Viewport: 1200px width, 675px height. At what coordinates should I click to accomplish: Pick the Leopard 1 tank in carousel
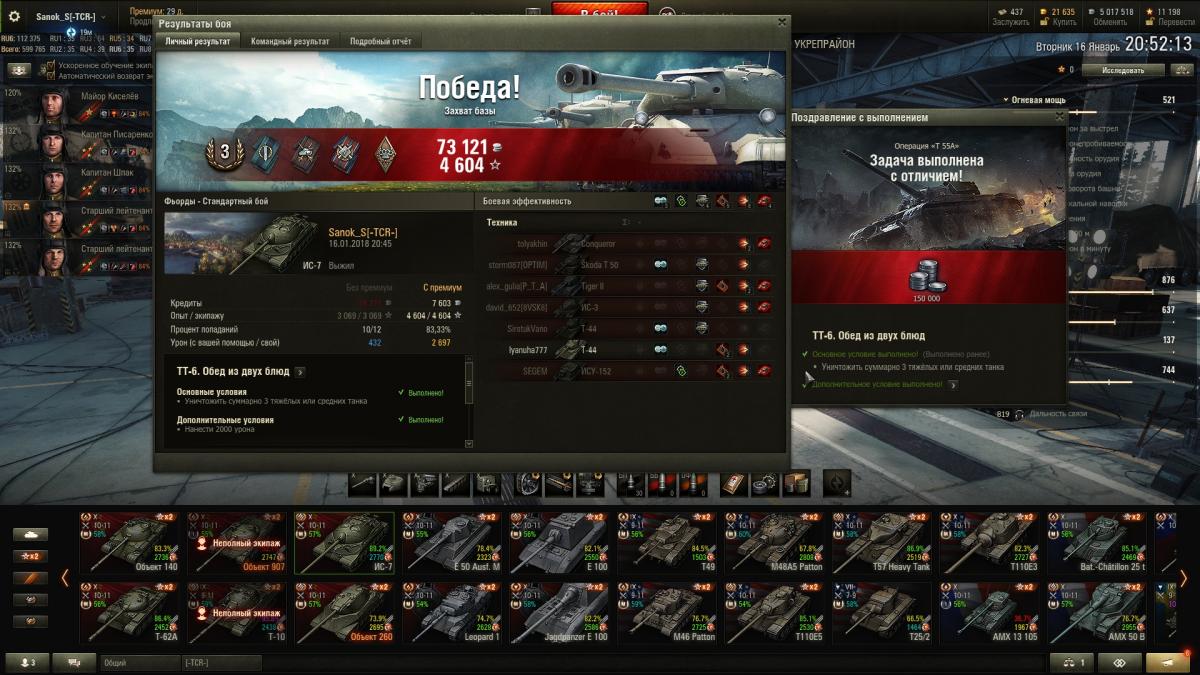452,612
